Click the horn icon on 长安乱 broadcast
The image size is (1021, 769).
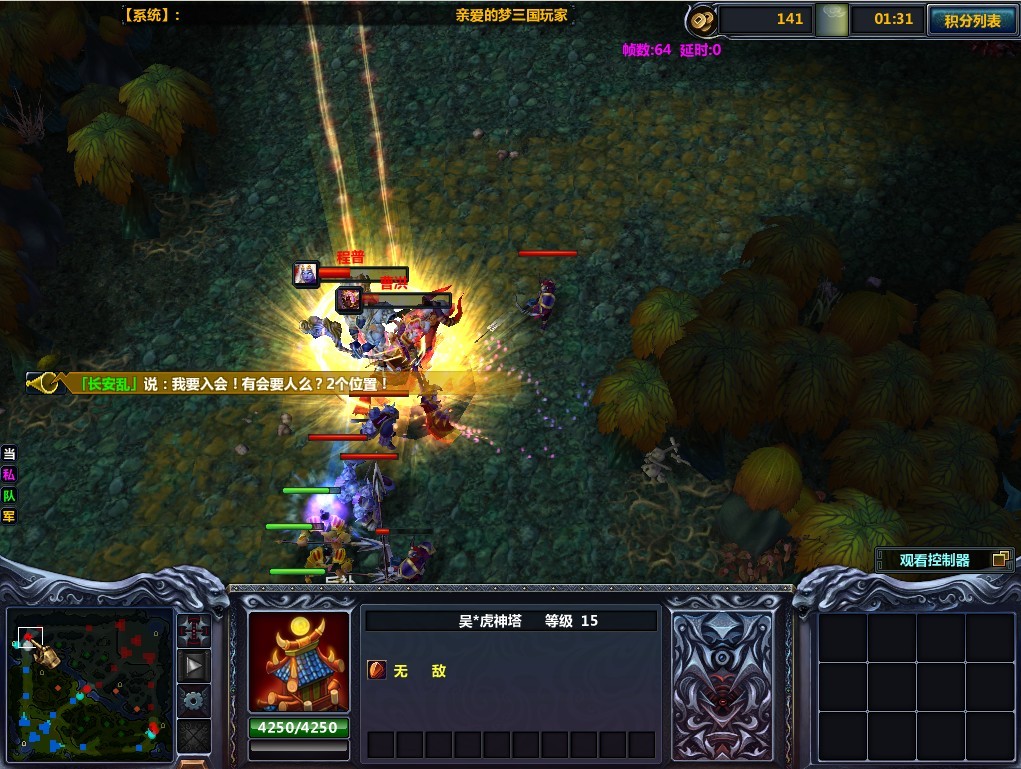pyautogui.click(x=47, y=383)
